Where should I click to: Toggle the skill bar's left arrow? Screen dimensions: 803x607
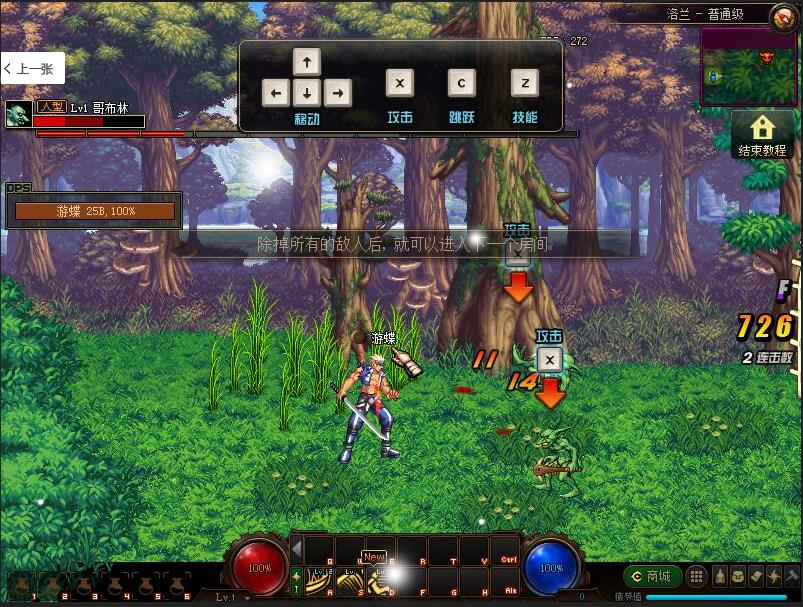[x=296, y=547]
